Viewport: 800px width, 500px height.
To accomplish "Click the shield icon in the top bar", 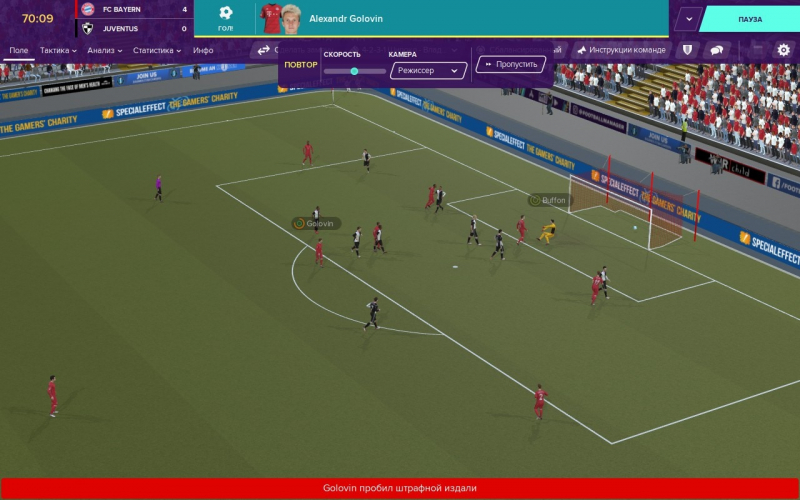I will pos(687,50).
